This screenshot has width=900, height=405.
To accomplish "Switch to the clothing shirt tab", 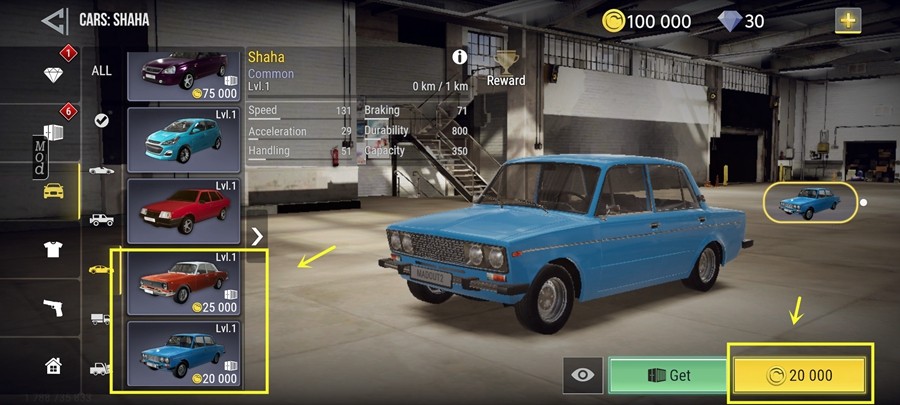I will 54,249.
